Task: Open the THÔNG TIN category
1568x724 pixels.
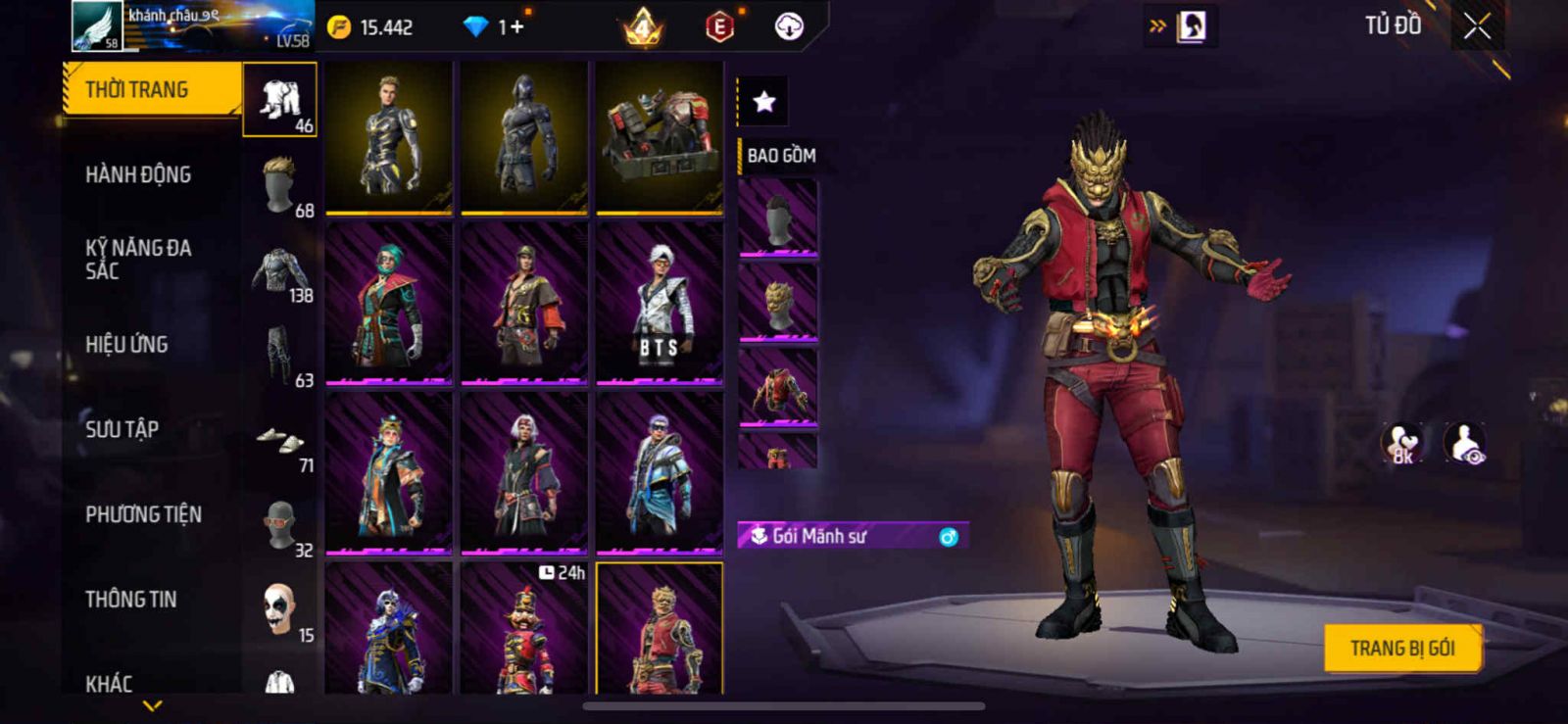Action: pyautogui.click(x=131, y=600)
